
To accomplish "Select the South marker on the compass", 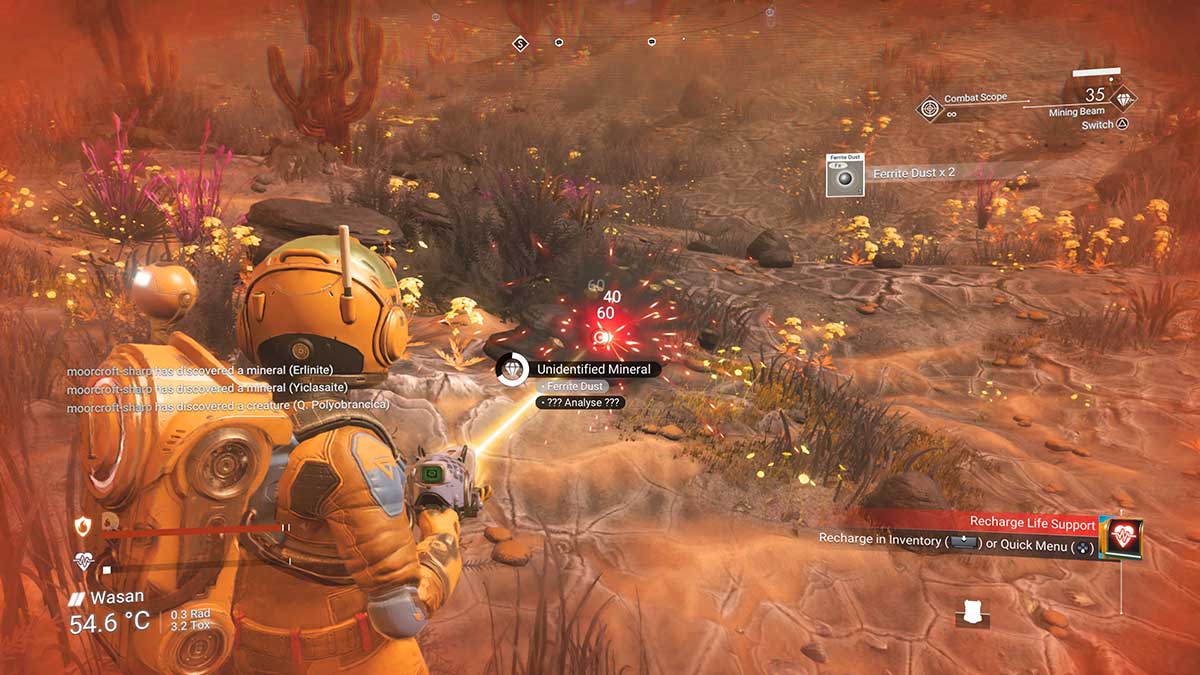I will coord(520,43).
